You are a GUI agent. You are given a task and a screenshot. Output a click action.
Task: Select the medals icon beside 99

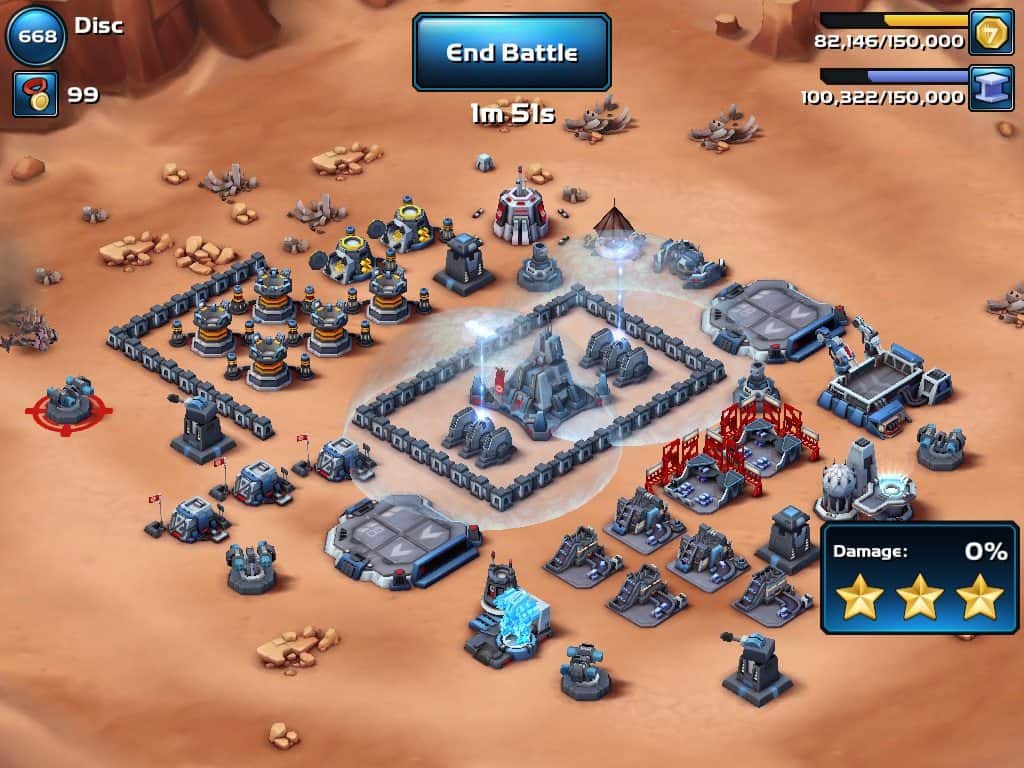35,94
